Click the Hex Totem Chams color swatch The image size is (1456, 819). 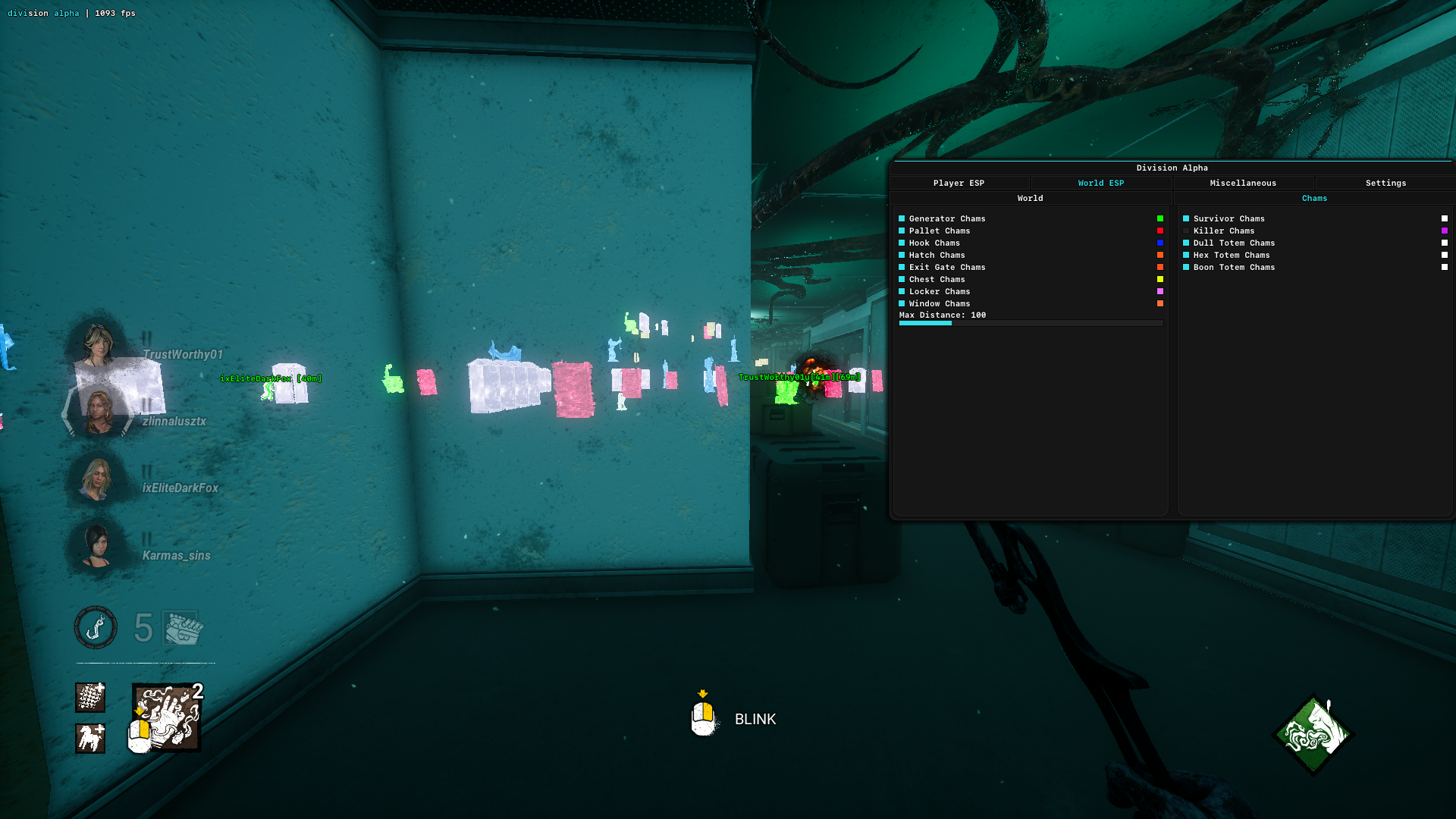click(x=1444, y=255)
